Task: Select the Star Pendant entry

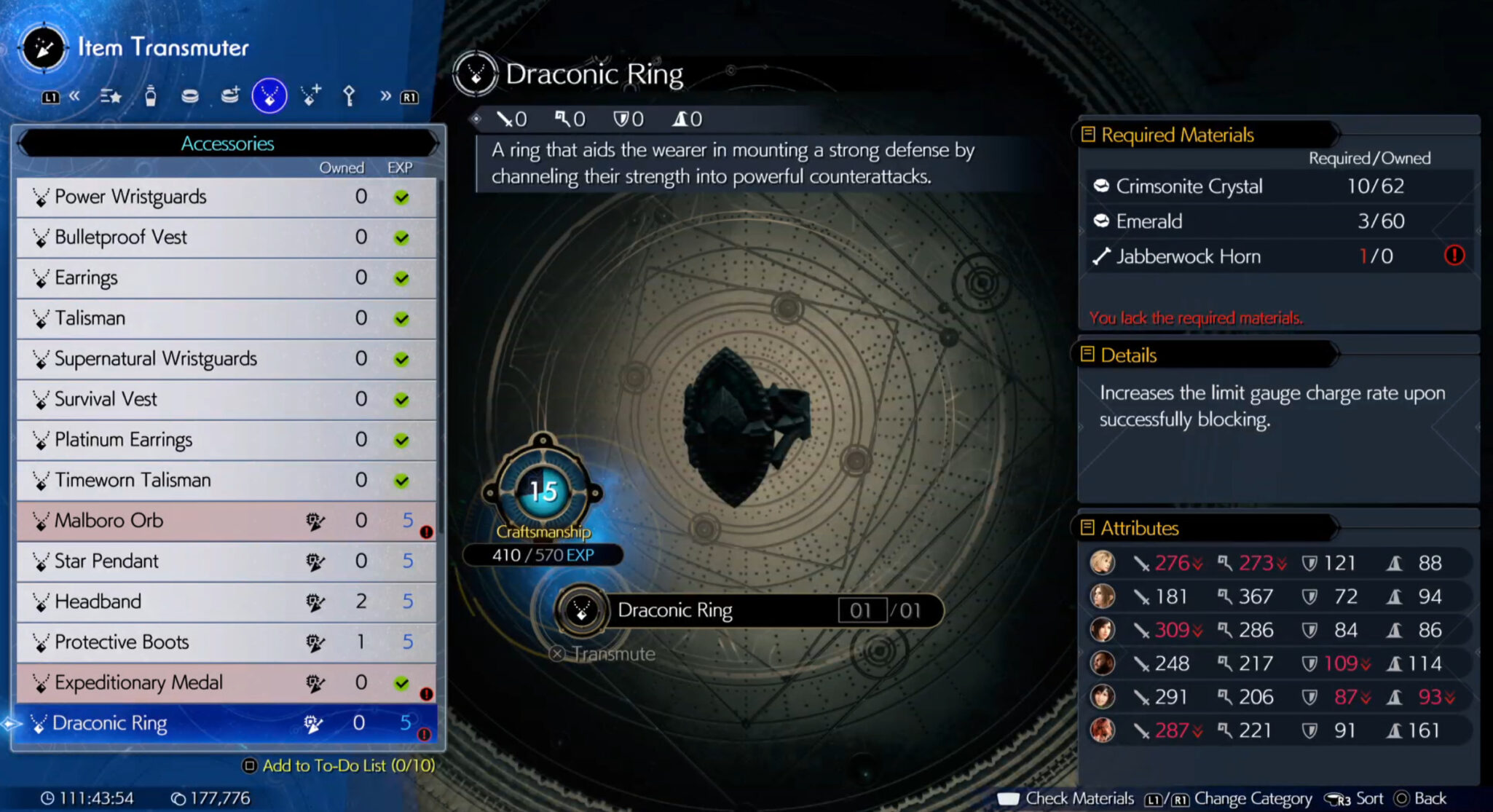Action: pos(226,561)
